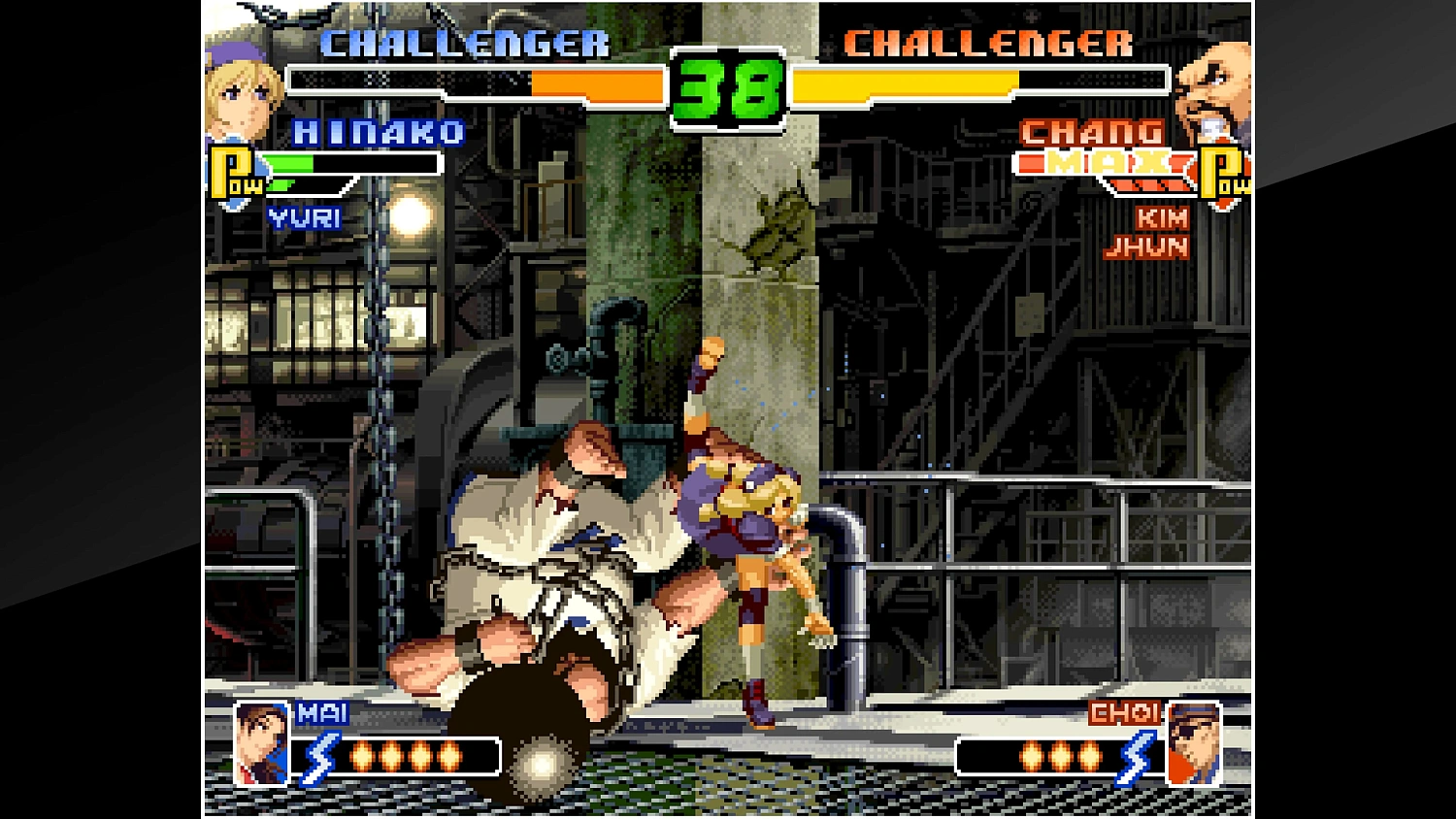Expand the KIM striker name entry
The height and width of the screenshot is (819, 1456).
(x=1161, y=219)
